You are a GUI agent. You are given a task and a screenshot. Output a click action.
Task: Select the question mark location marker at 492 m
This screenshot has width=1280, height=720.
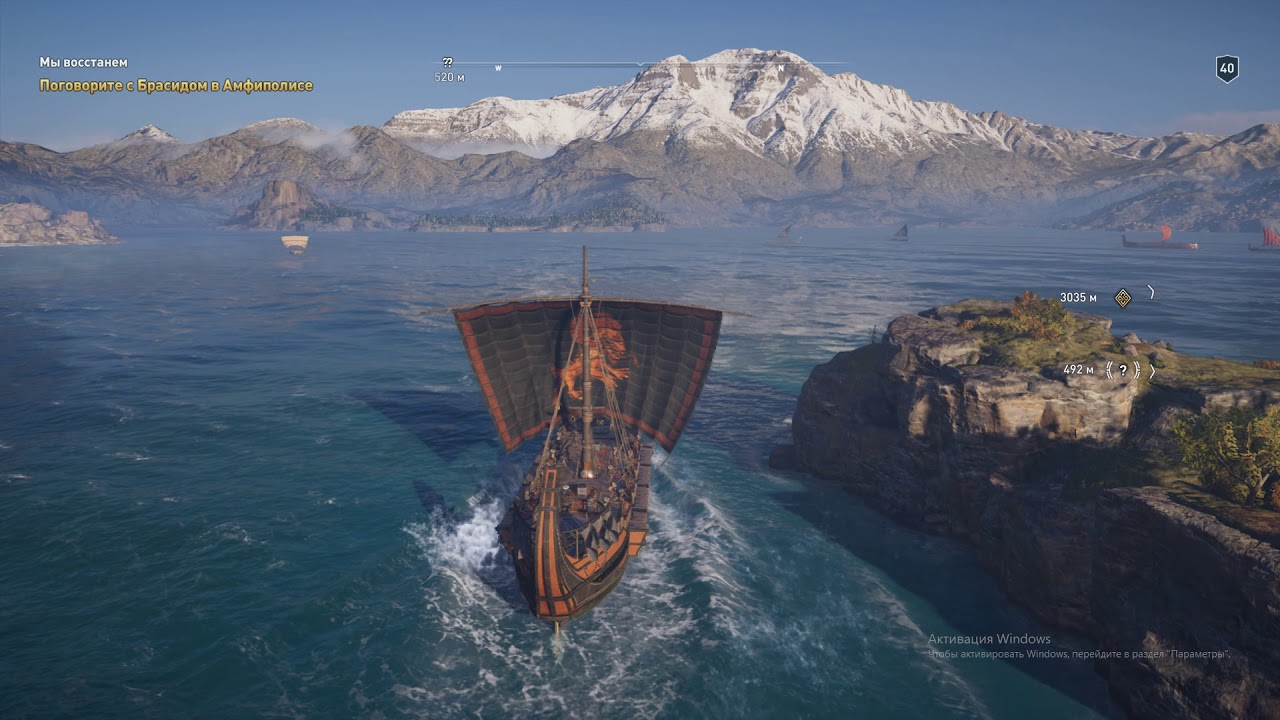point(1123,370)
